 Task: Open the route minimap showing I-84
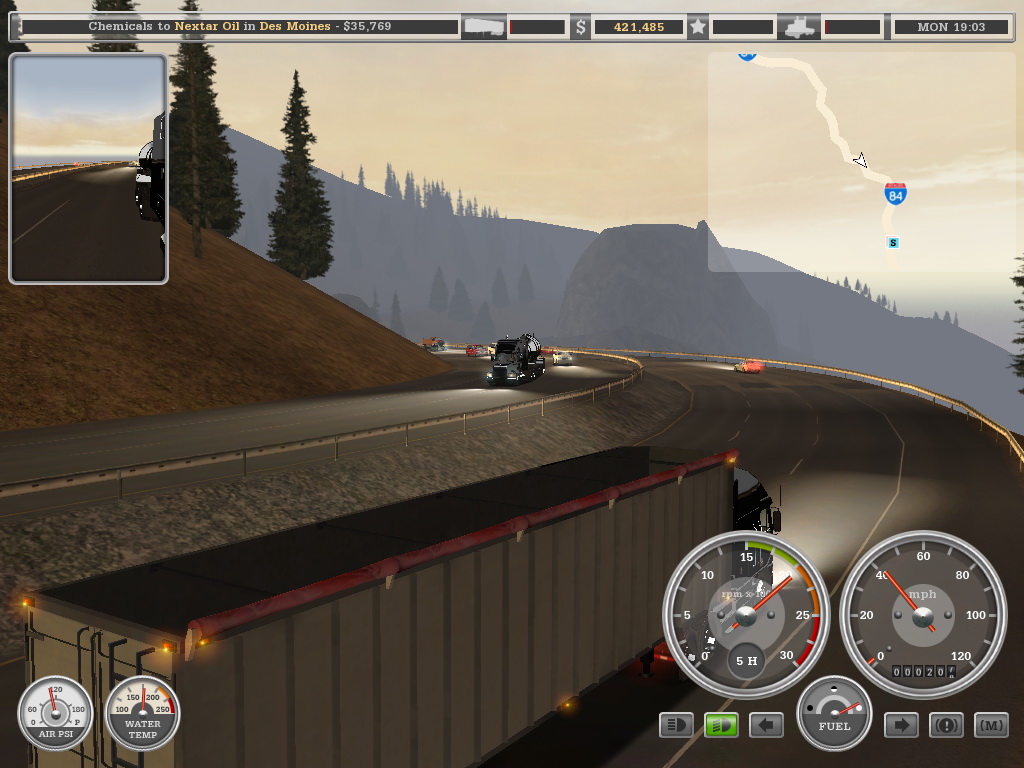(x=860, y=162)
